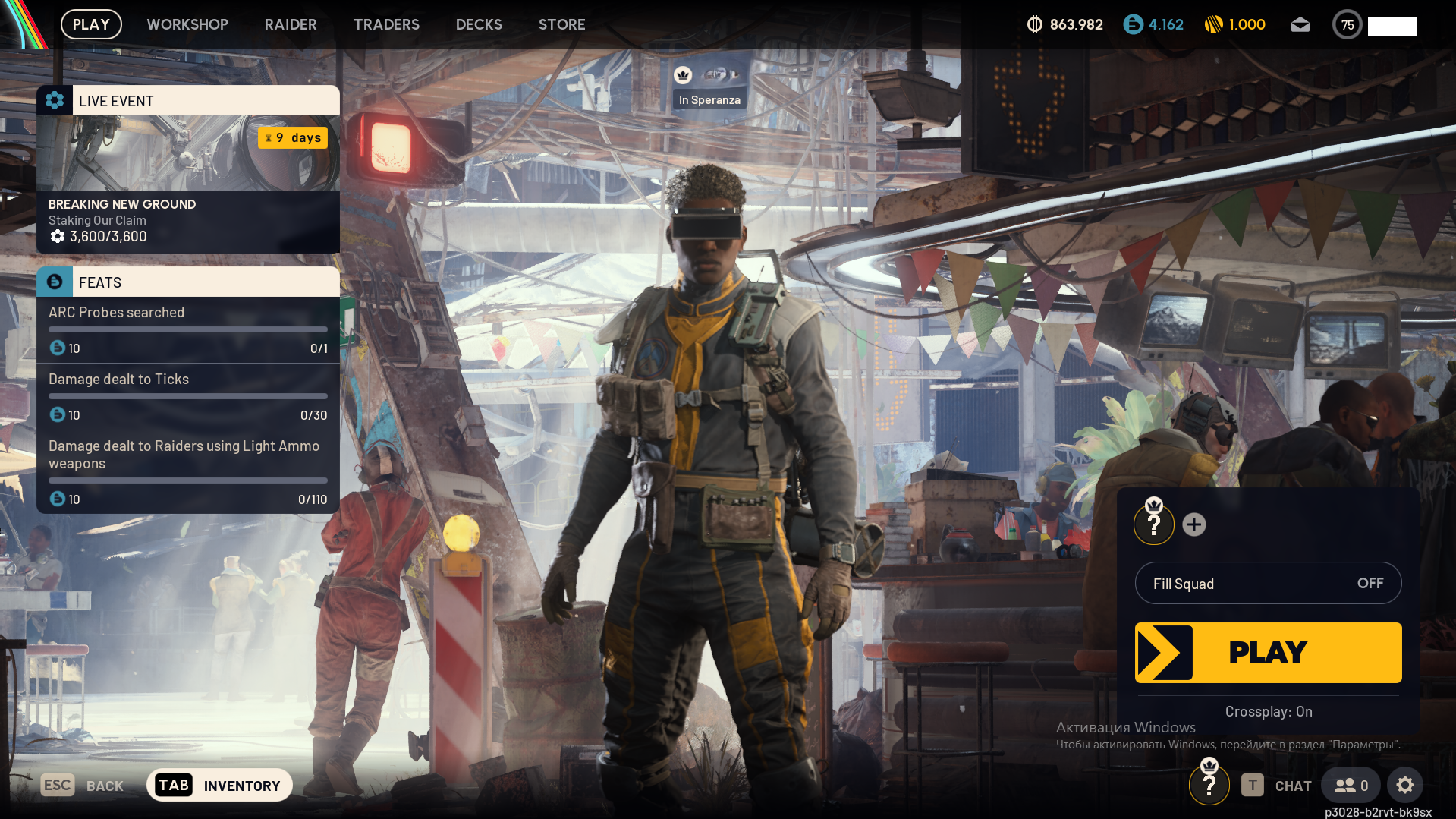
Task: Start matchmaking with the yellow Play button
Action: point(1268,652)
